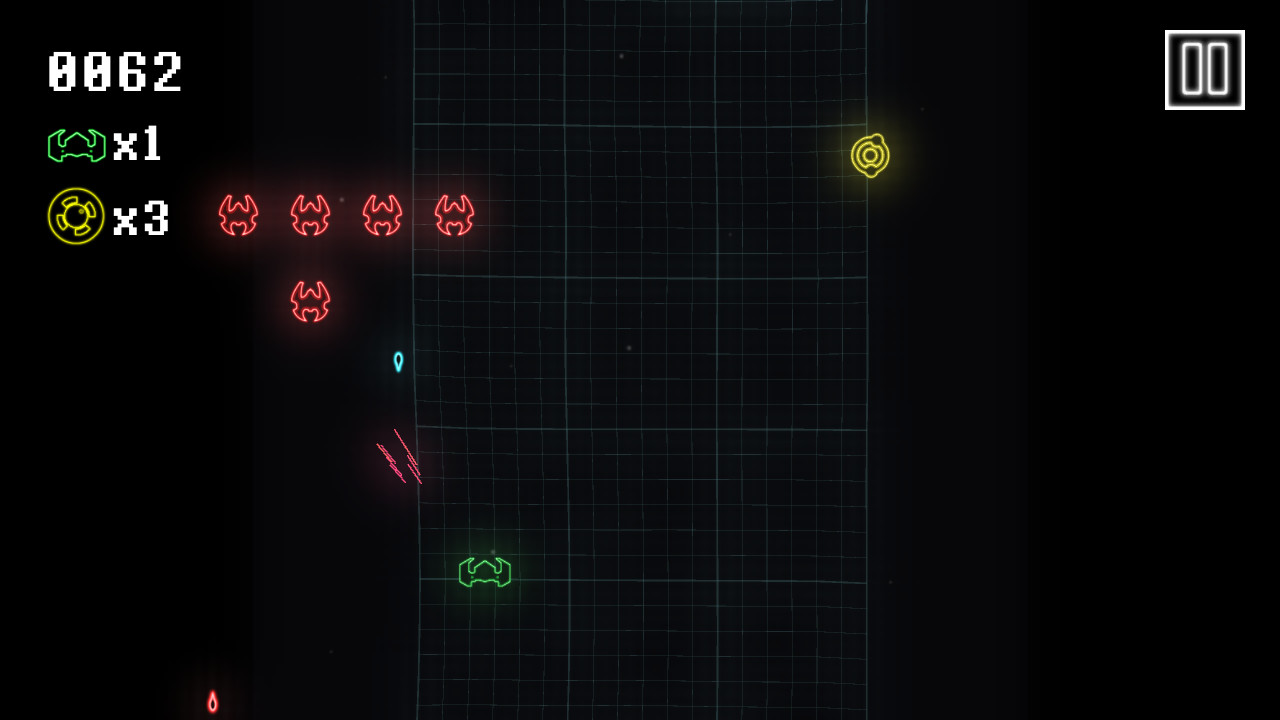Click the rightmost red enemy in the top row
1280x720 pixels.
(x=452, y=215)
